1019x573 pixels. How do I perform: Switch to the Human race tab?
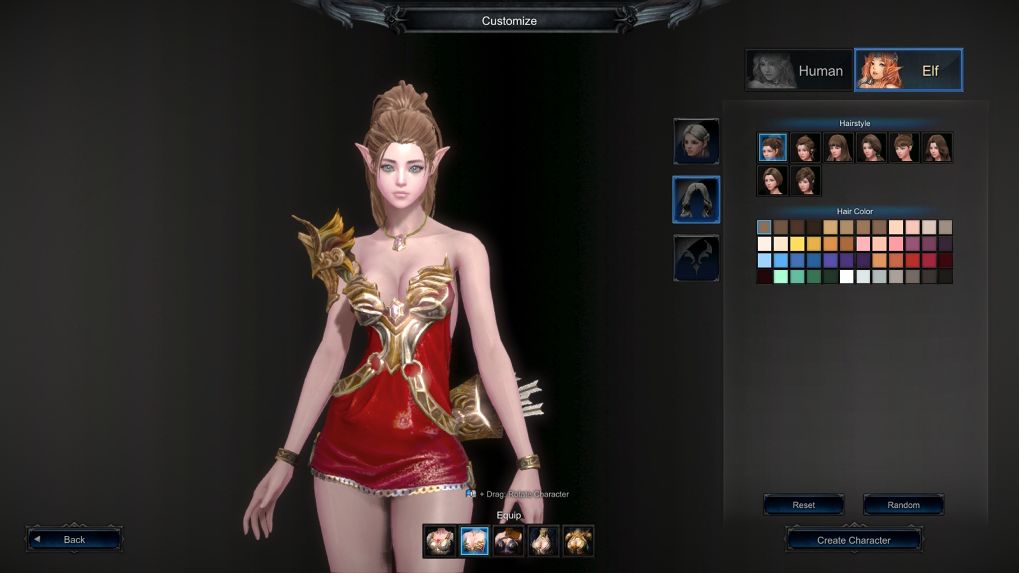(798, 71)
